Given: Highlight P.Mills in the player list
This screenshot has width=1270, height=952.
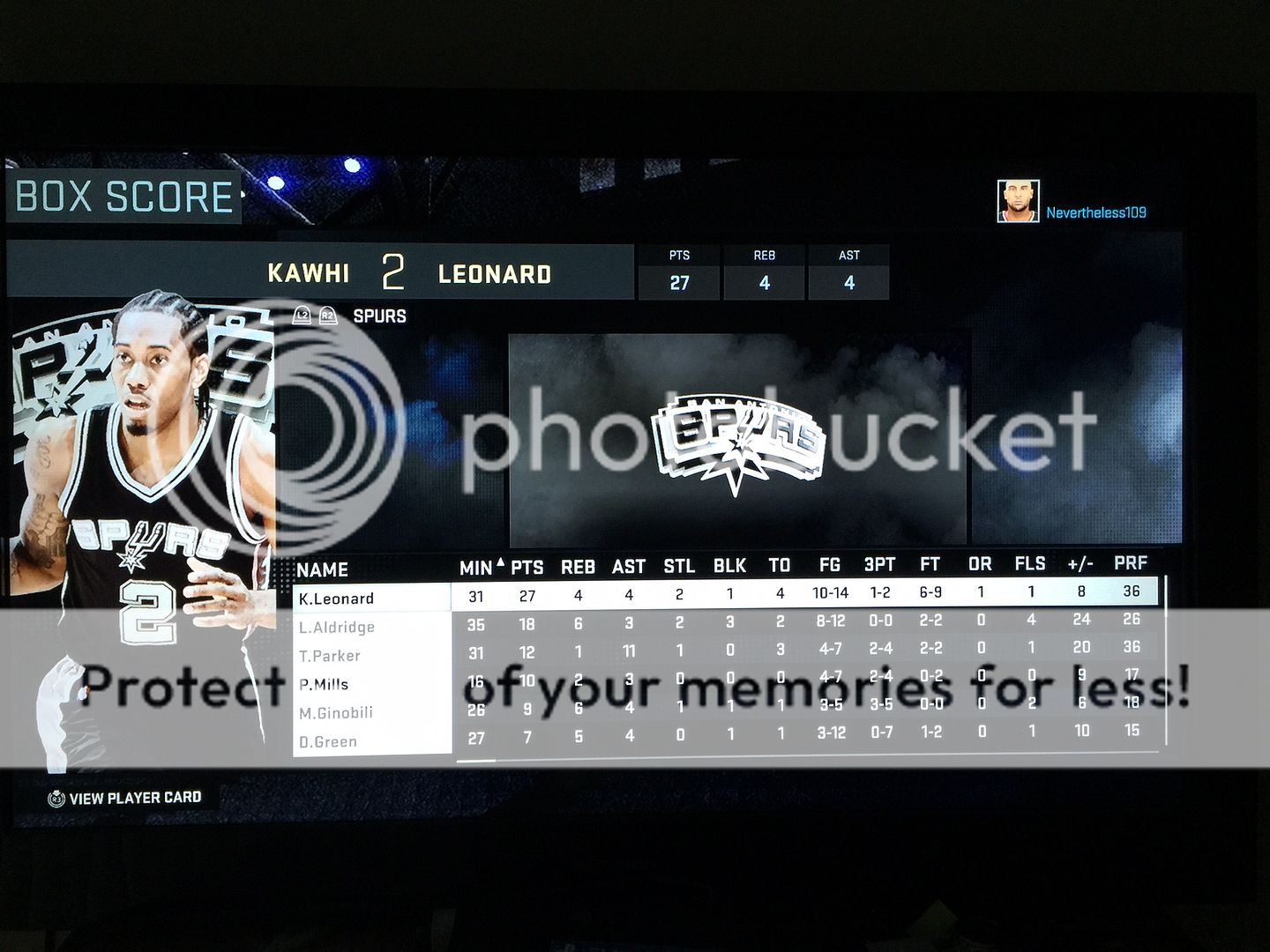Looking at the screenshot, I should [324, 684].
